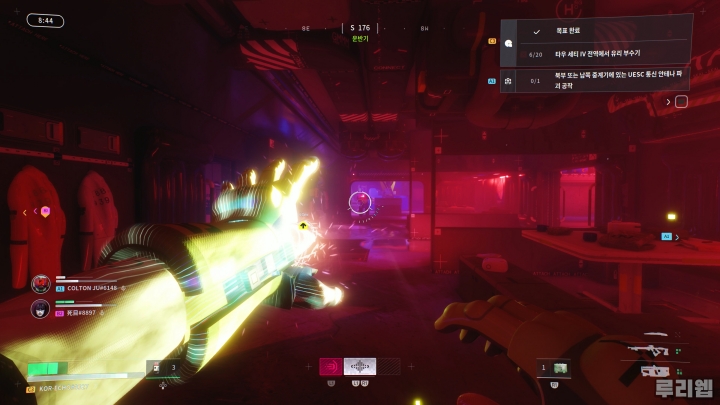This screenshot has height=405, width=720.
Task: Activate the white ability icon in the hotbar
Action: [x=360, y=366]
